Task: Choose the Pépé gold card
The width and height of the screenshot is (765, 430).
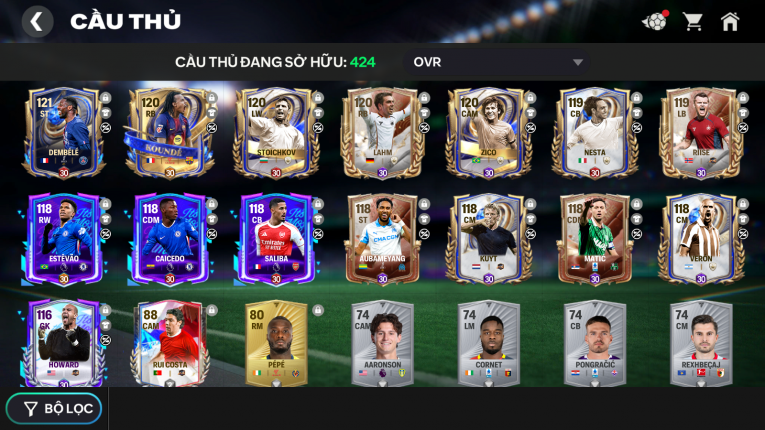Action: click(275, 343)
